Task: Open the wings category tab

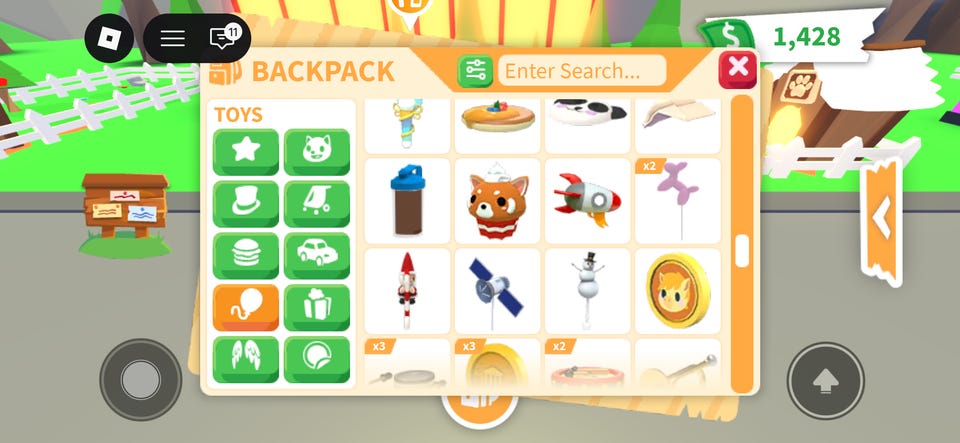Action: coord(245,359)
